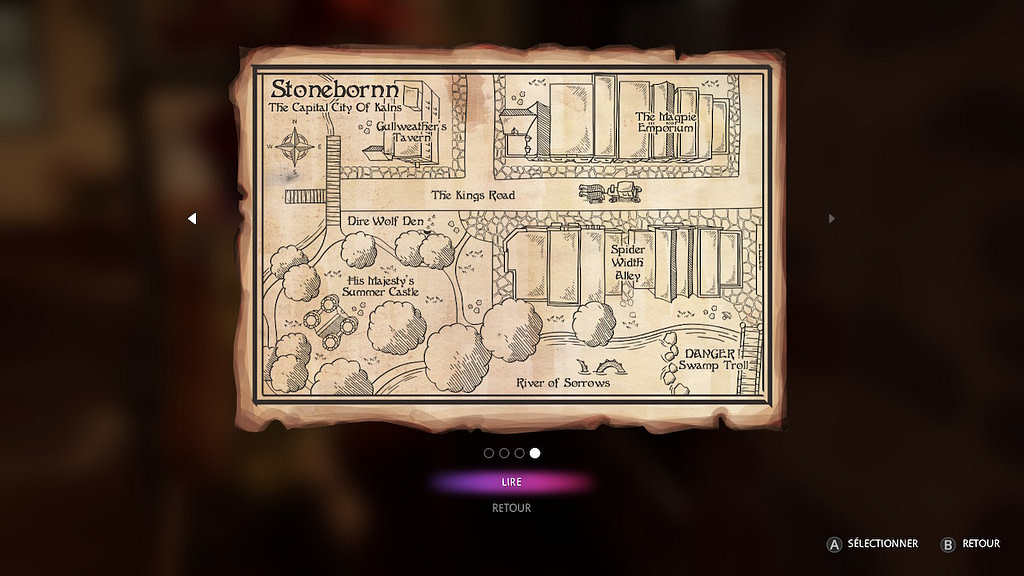Go to the previous page with left arrow
Image resolution: width=1024 pixels, height=576 pixels.
click(x=192, y=218)
